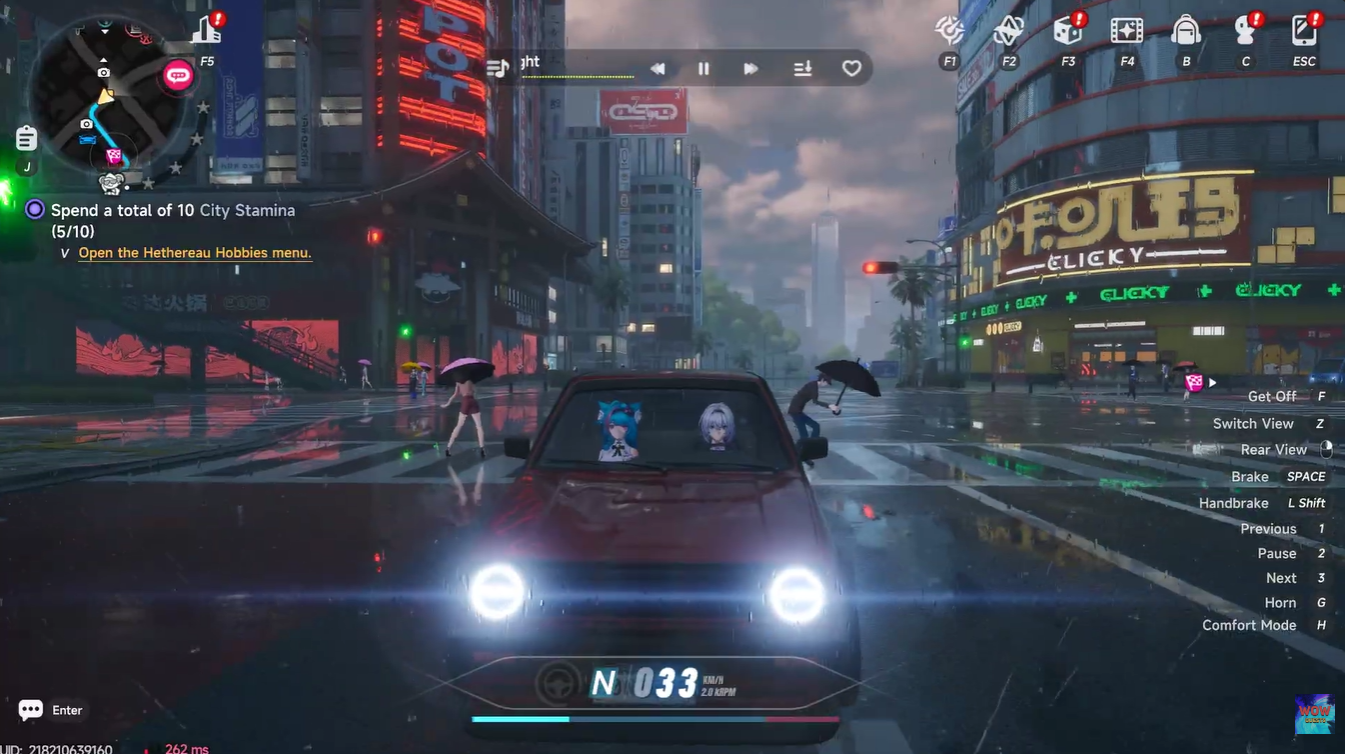Expand the music playlist queue
The width and height of the screenshot is (1345, 754).
(x=801, y=68)
